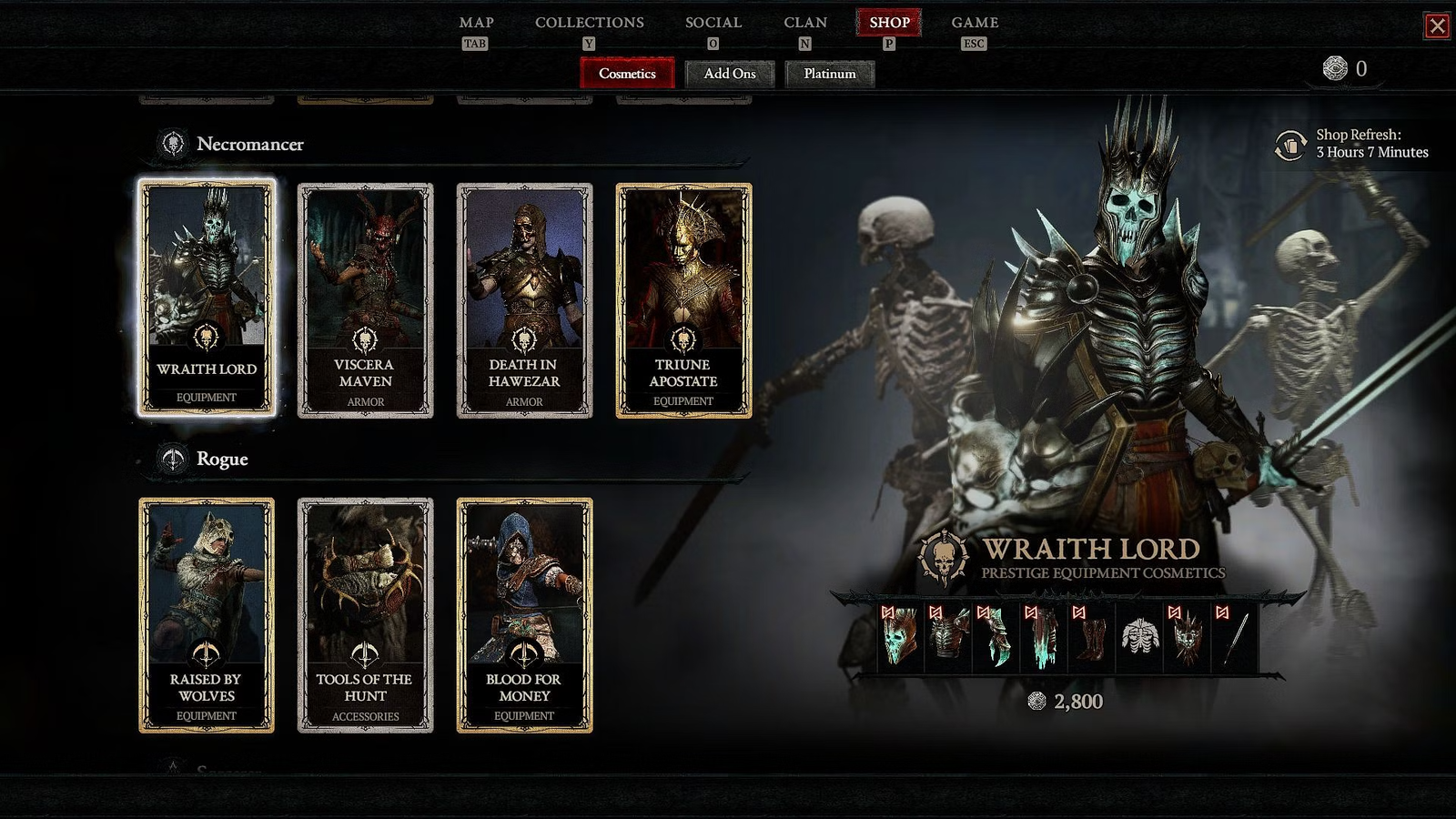Image resolution: width=1456 pixels, height=819 pixels.
Task: Close the shop screen with the X
Action: [1438, 27]
